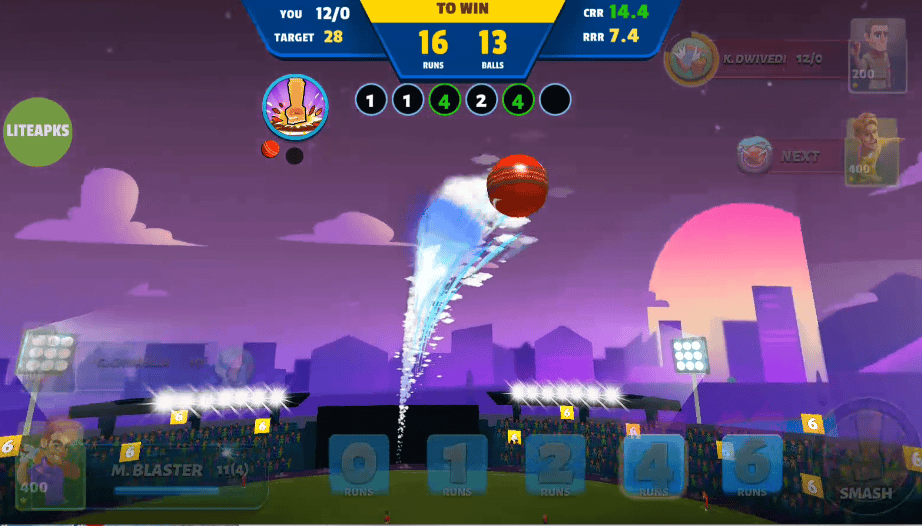Go for the 6 runs shot button
Image resolution: width=922 pixels, height=526 pixels.
point(751,467)
